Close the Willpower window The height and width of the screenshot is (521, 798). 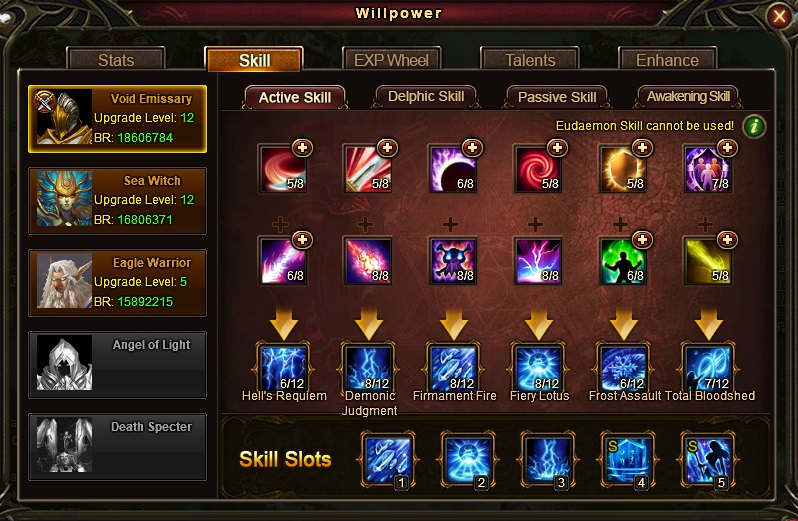pyautogui.click(x=779, y=16)
